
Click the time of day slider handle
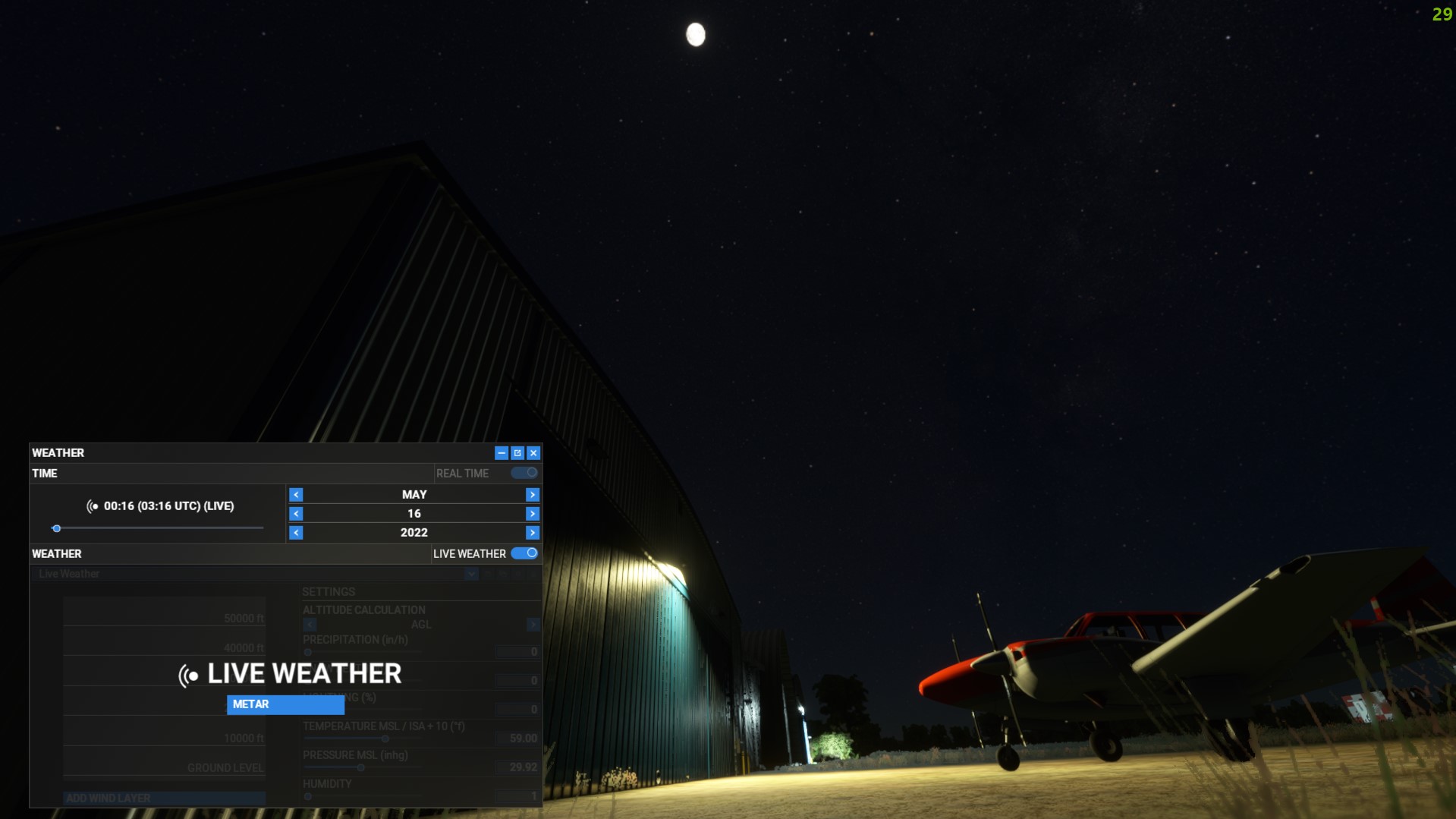56,528
